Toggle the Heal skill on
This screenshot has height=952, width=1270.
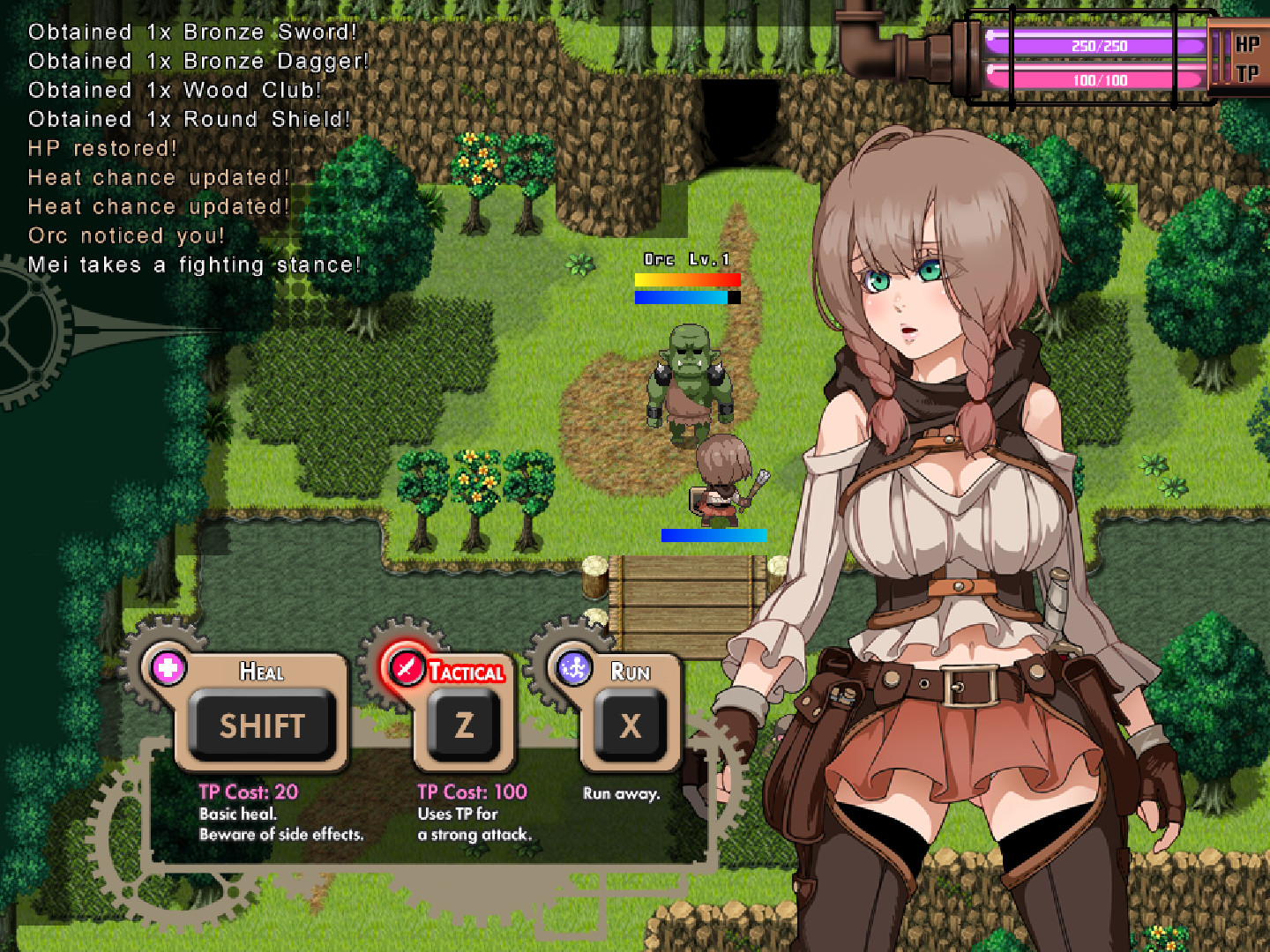(262, 726)
